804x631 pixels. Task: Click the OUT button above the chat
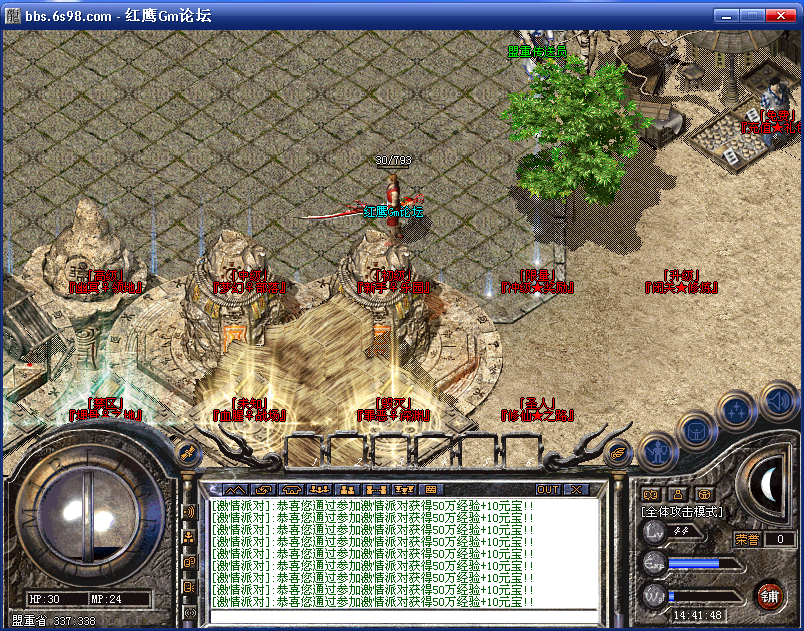pos(548,490)
